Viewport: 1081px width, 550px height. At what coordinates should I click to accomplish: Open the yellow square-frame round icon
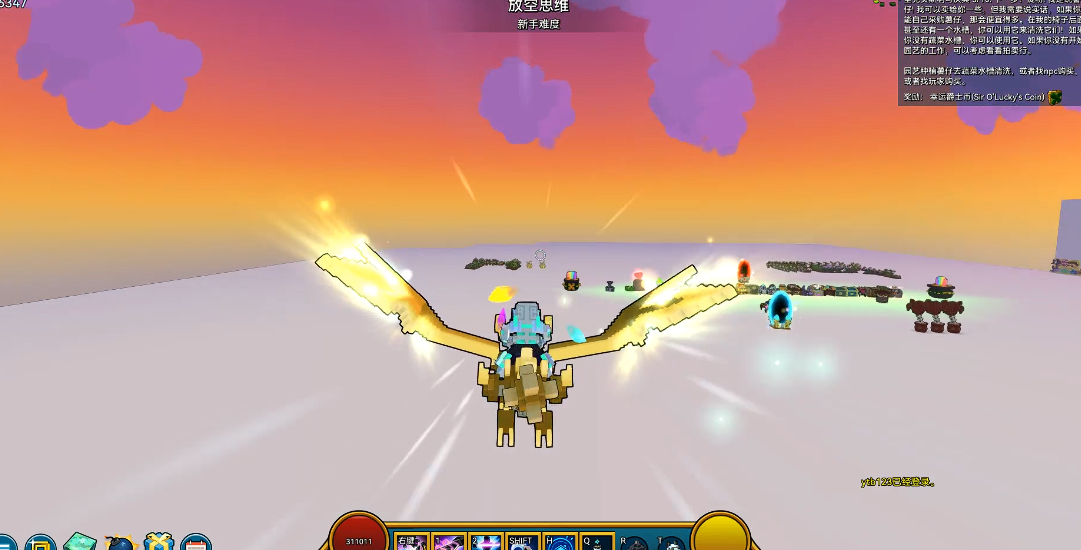(x=41, y=543)
